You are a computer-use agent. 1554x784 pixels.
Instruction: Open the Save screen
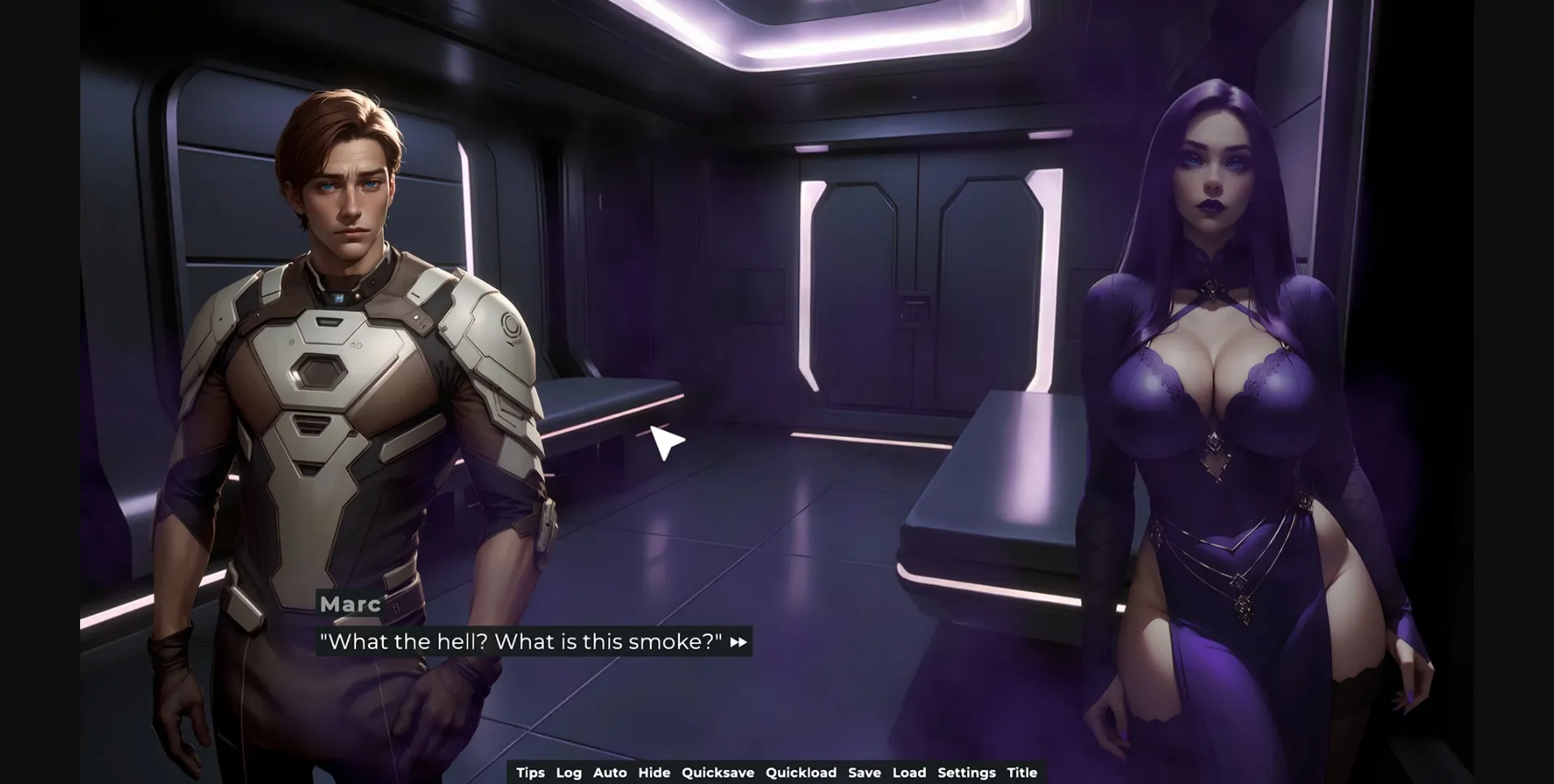coord(864,773)
